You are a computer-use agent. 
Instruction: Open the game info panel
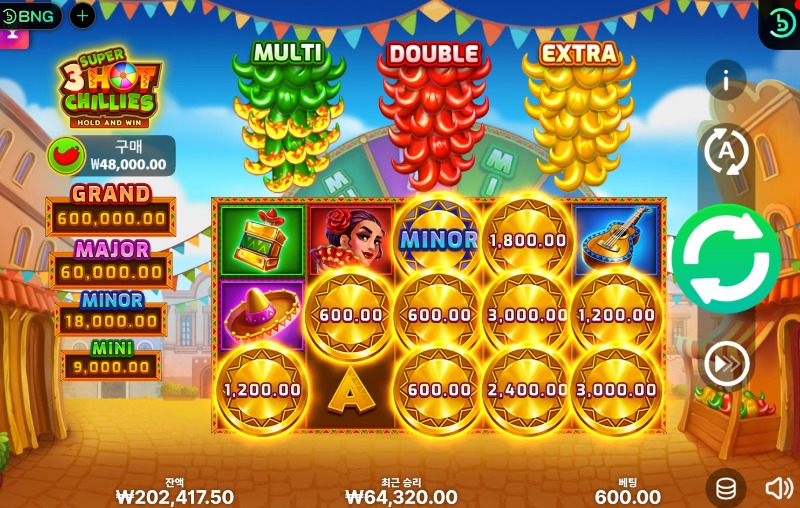click(x=726, y=81)
